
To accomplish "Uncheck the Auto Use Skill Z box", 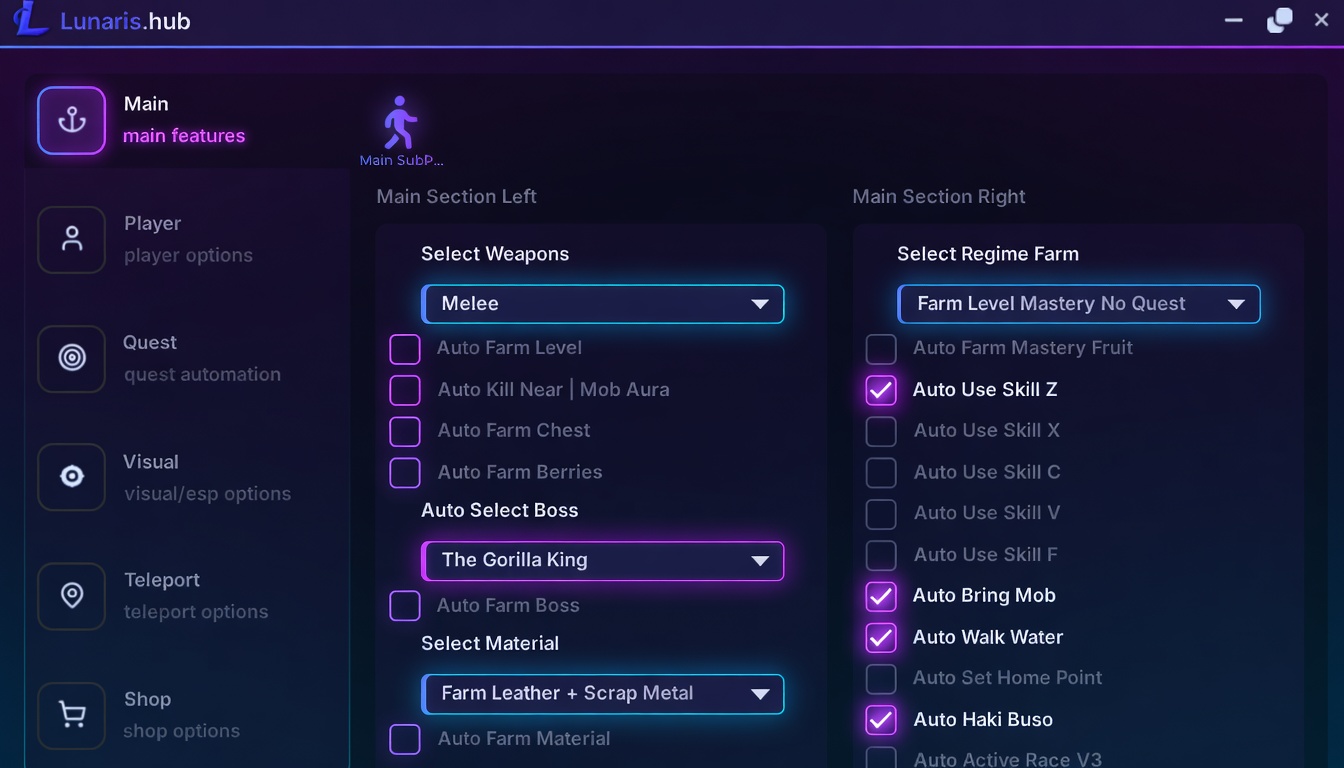I will 881,390.
